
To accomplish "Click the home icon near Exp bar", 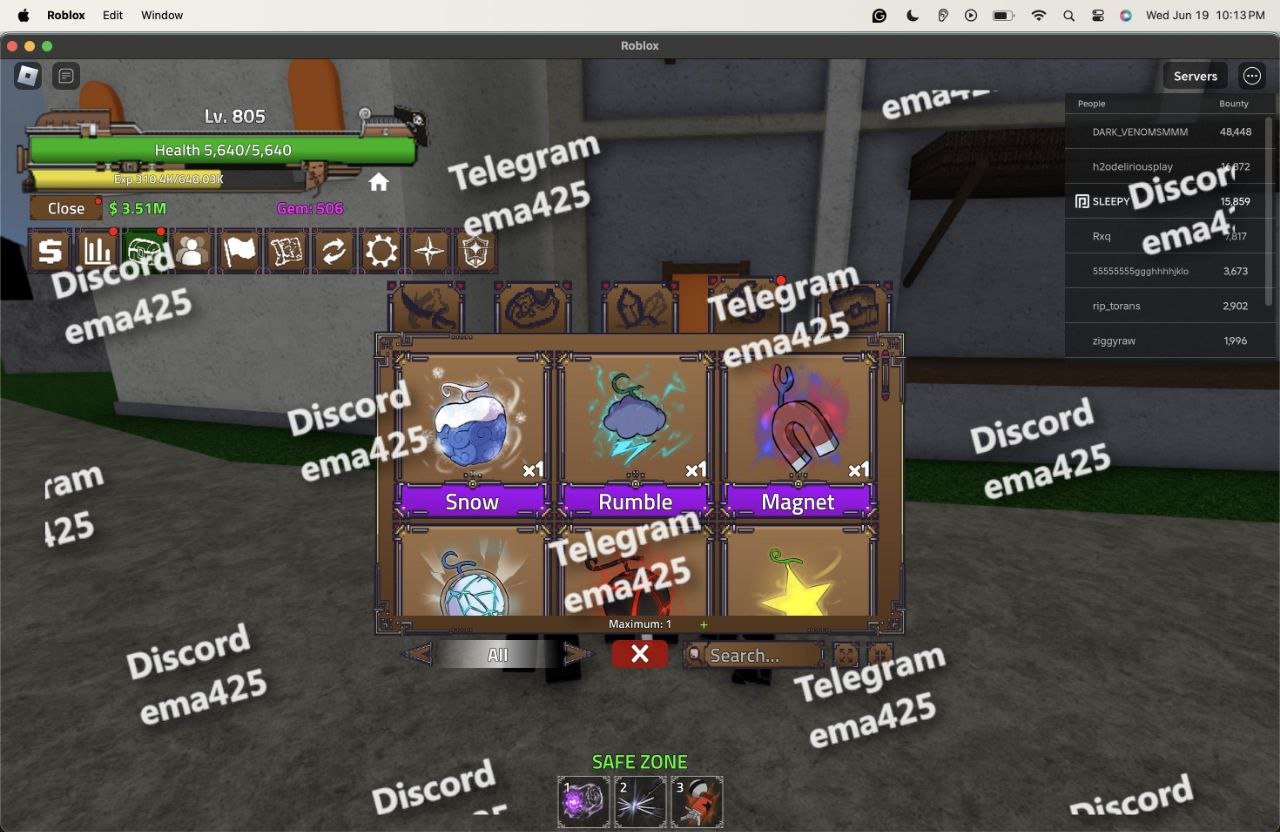I will pos(378,182).
